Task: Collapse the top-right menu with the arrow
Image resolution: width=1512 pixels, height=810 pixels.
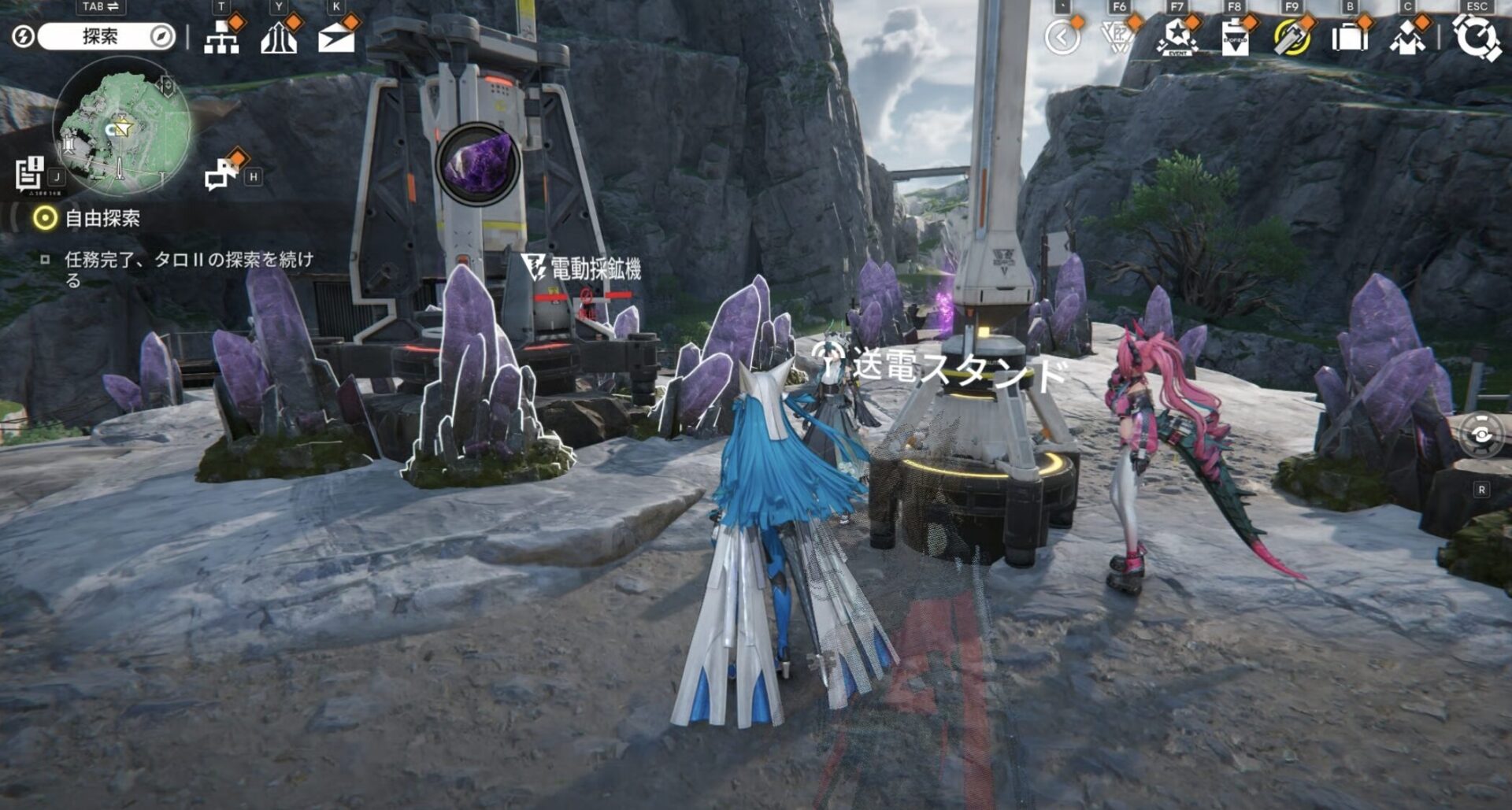Action: [1062, 37]
